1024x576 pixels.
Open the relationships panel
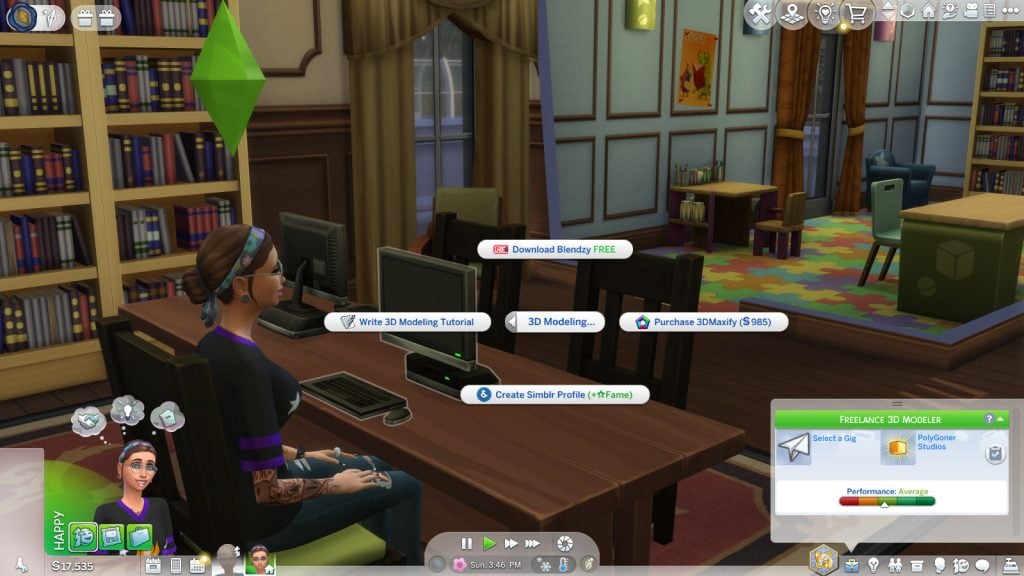click(x=894, y=565)
